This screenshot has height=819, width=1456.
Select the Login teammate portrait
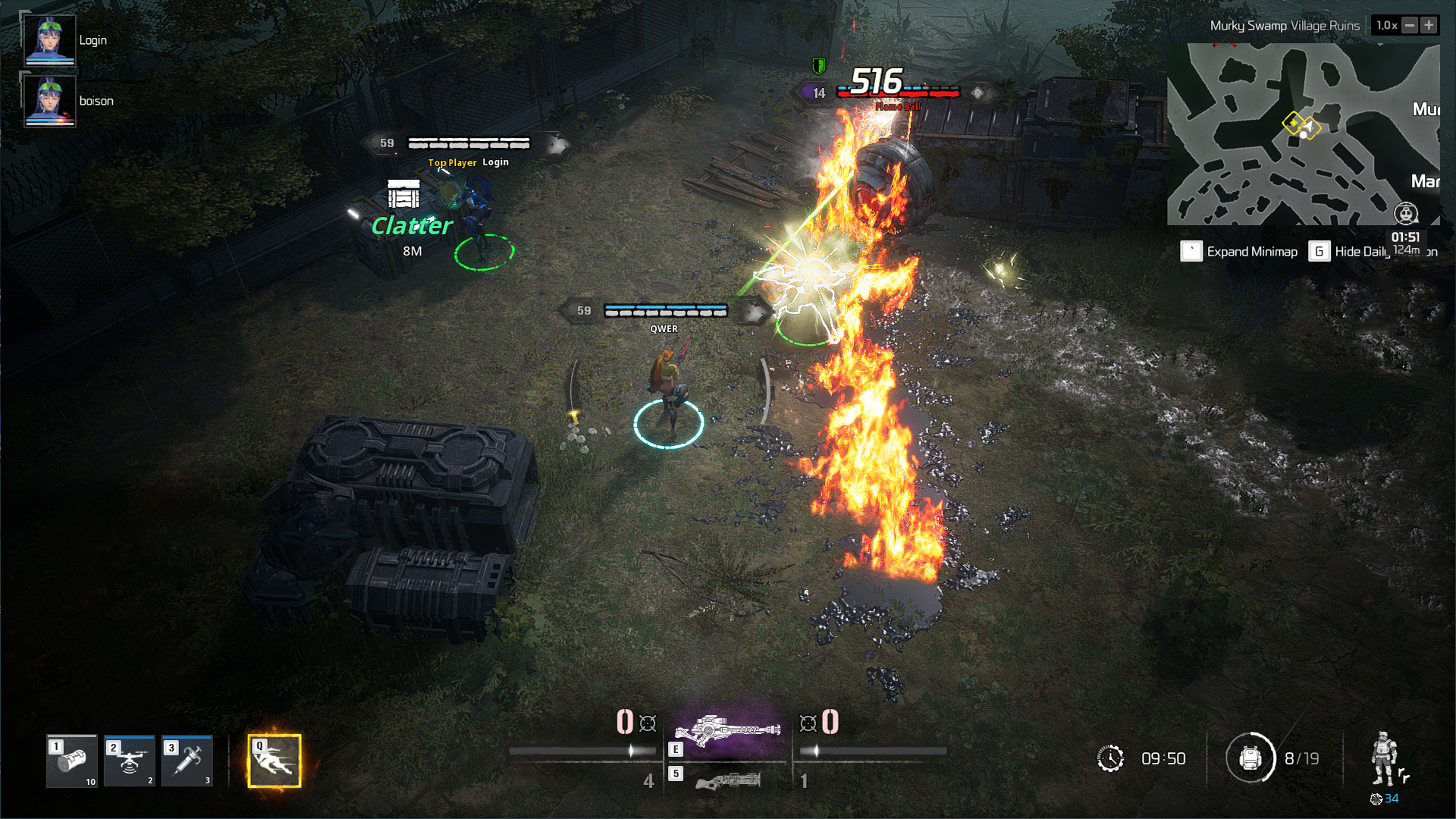(50, 39)
